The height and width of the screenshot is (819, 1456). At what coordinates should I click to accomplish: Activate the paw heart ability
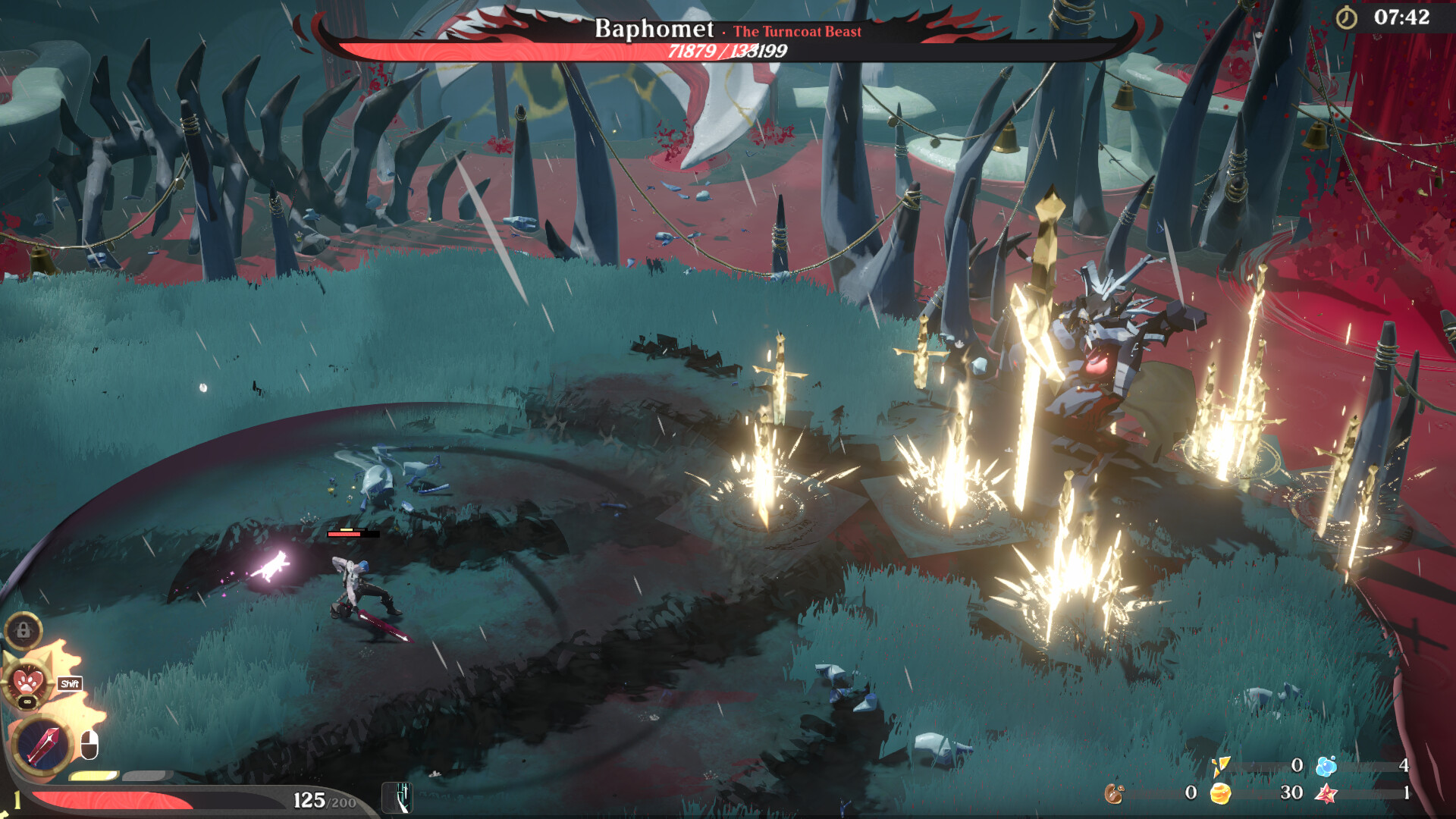click(29, 680)
